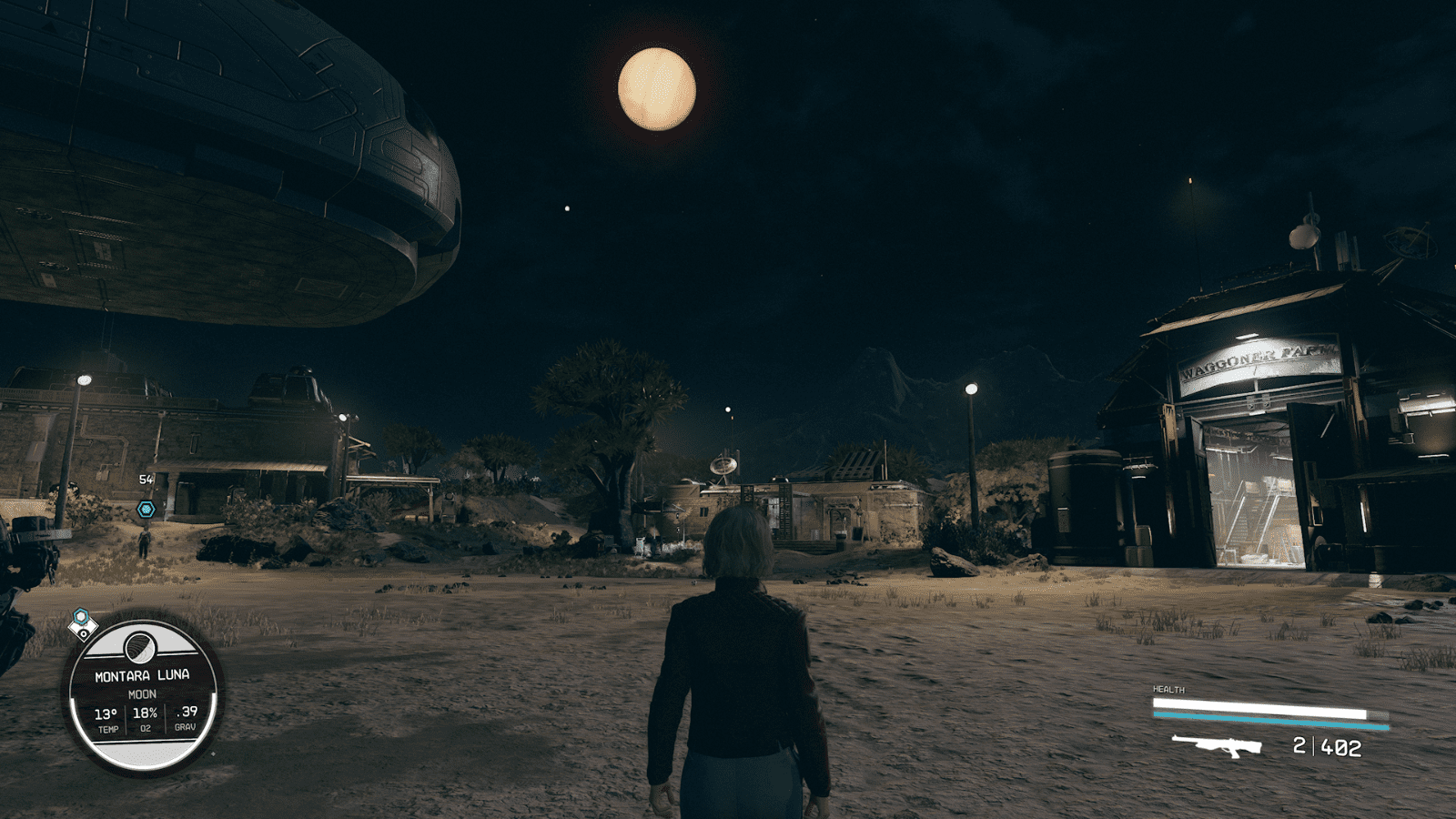Click the orange moon in the sky

657,88
